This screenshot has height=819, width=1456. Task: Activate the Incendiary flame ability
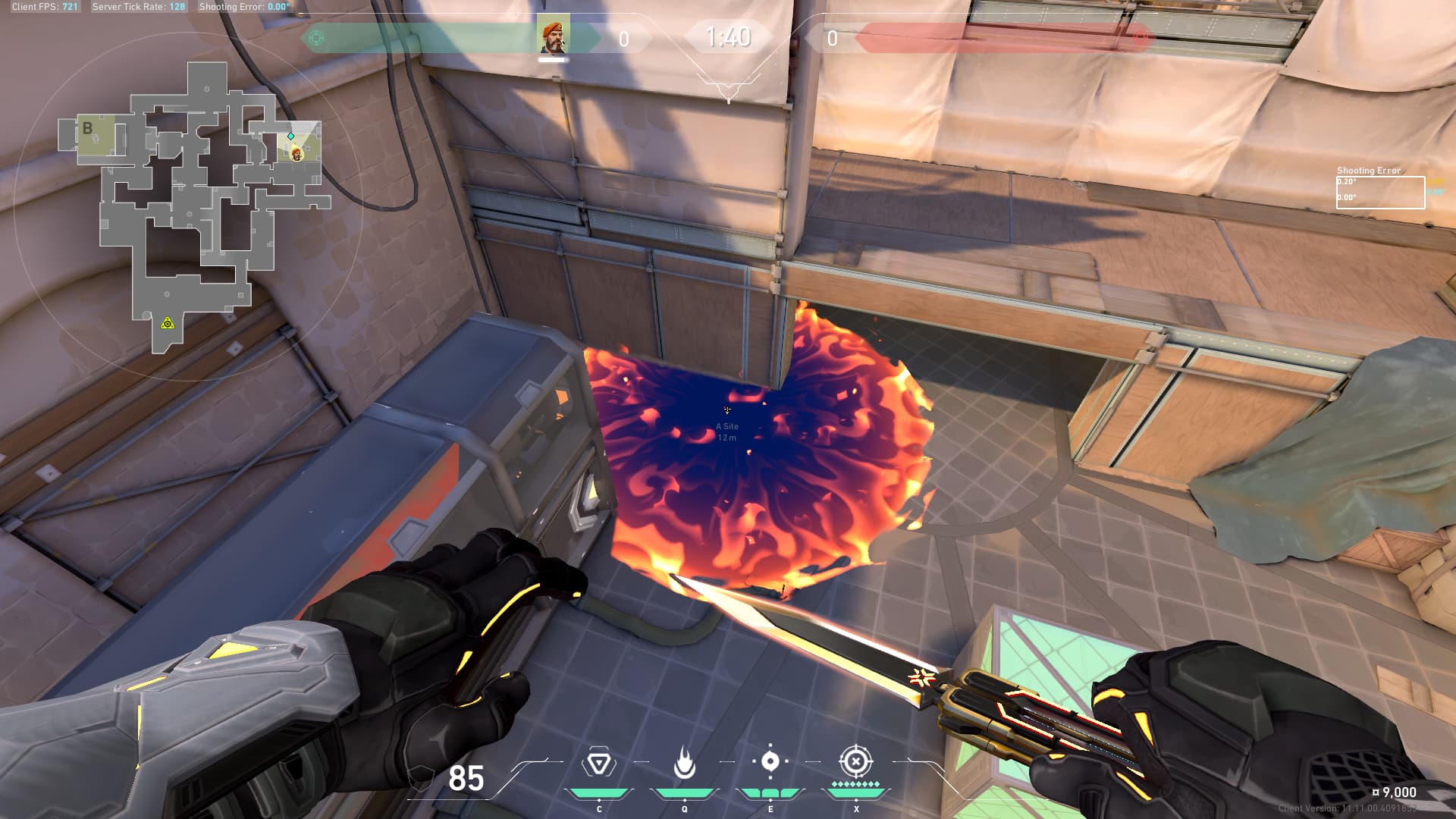pos(685,763)
